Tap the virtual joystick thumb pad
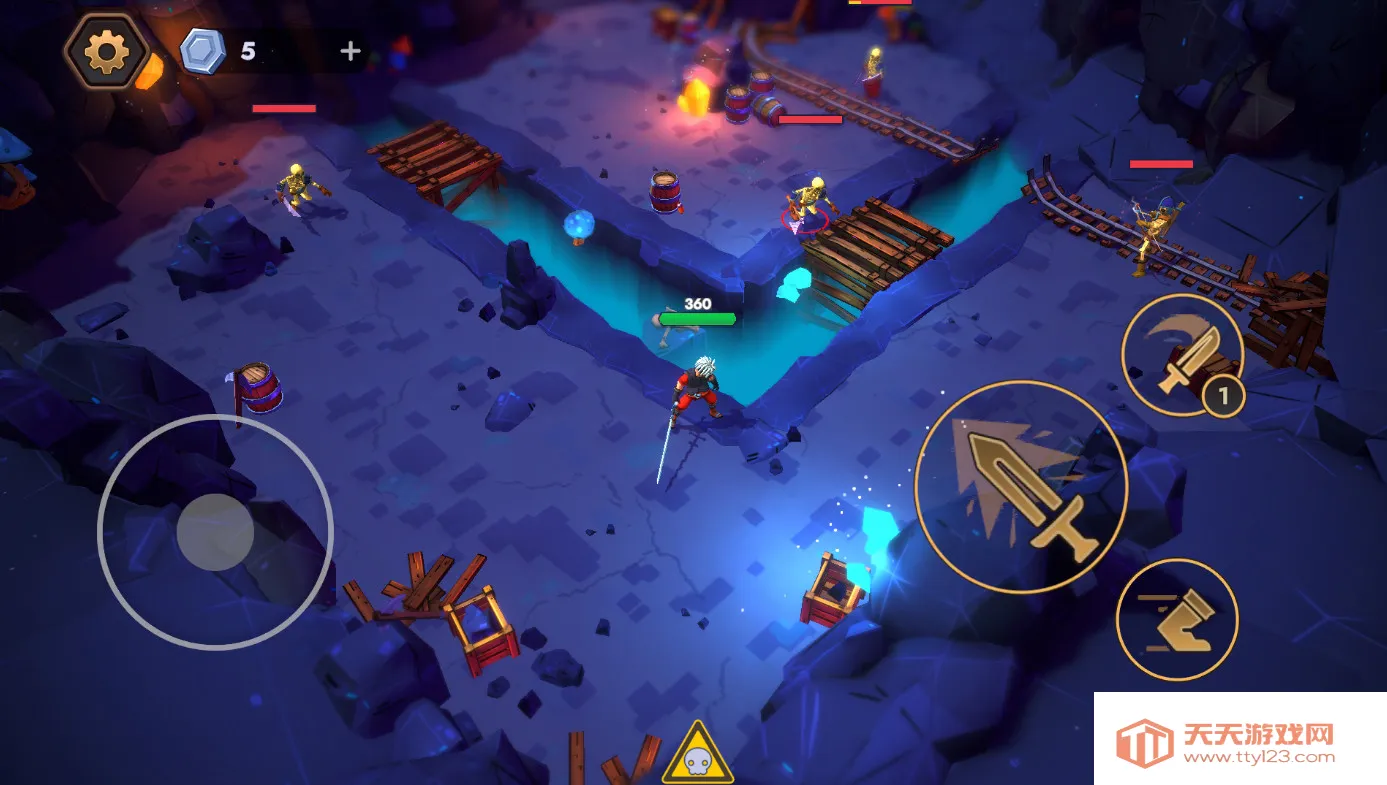This screenshot has height=785, width=1387. (215, 532)
